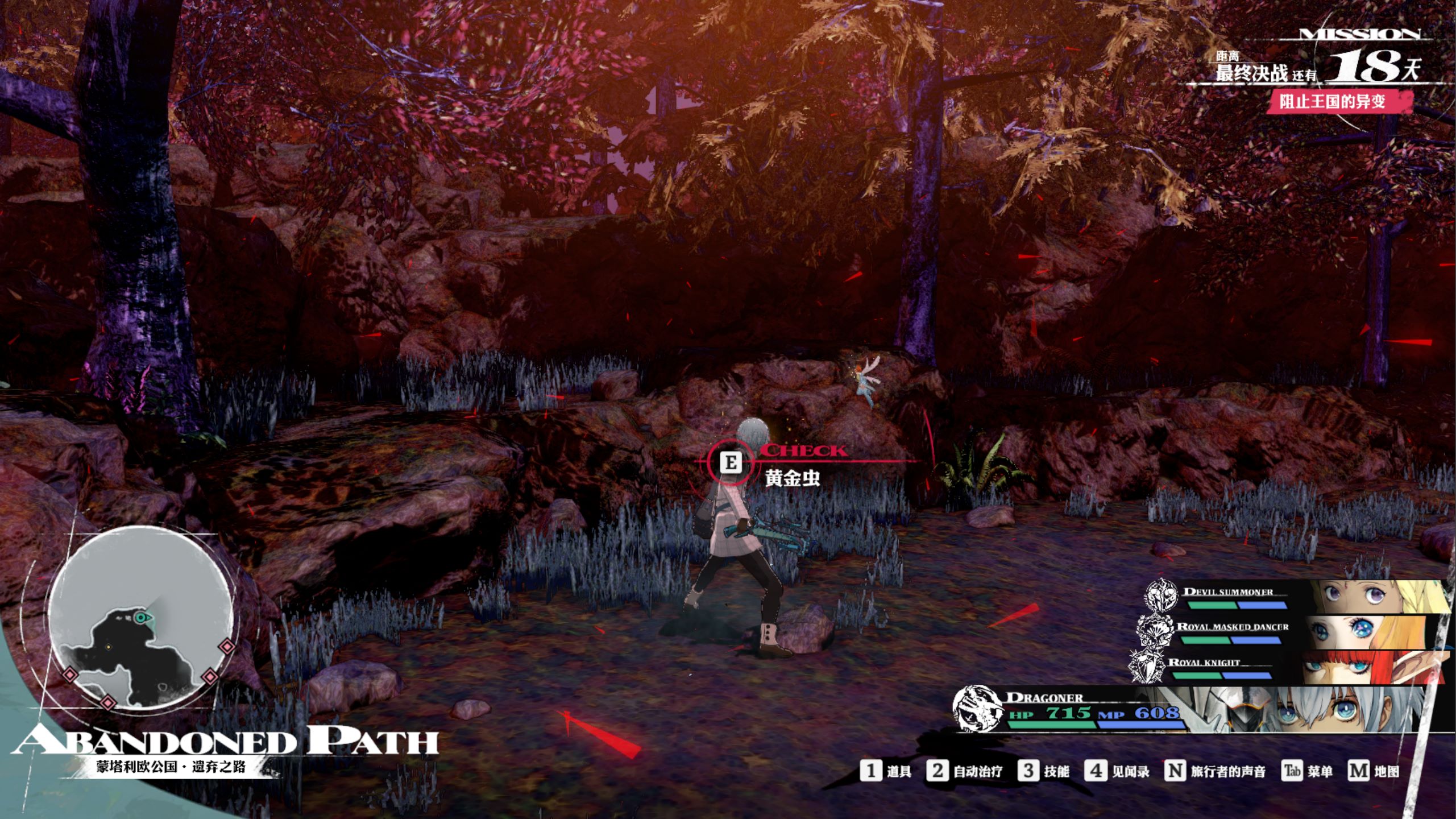Open the 菜单 main menu
The image size is (1456, 819).
[x=1308, y=771]
